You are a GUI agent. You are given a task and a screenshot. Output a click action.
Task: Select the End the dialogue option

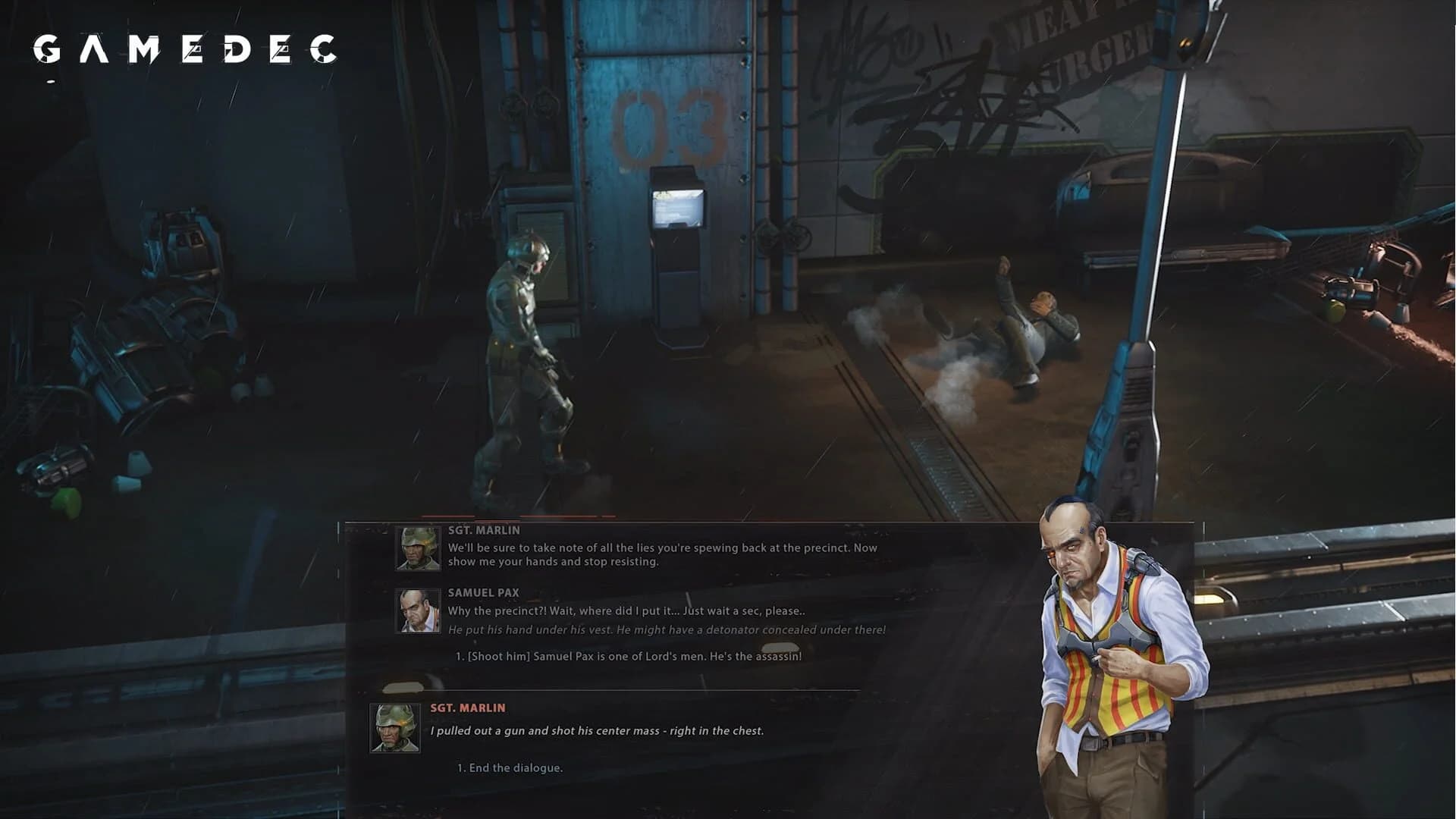tap(510, 768)
